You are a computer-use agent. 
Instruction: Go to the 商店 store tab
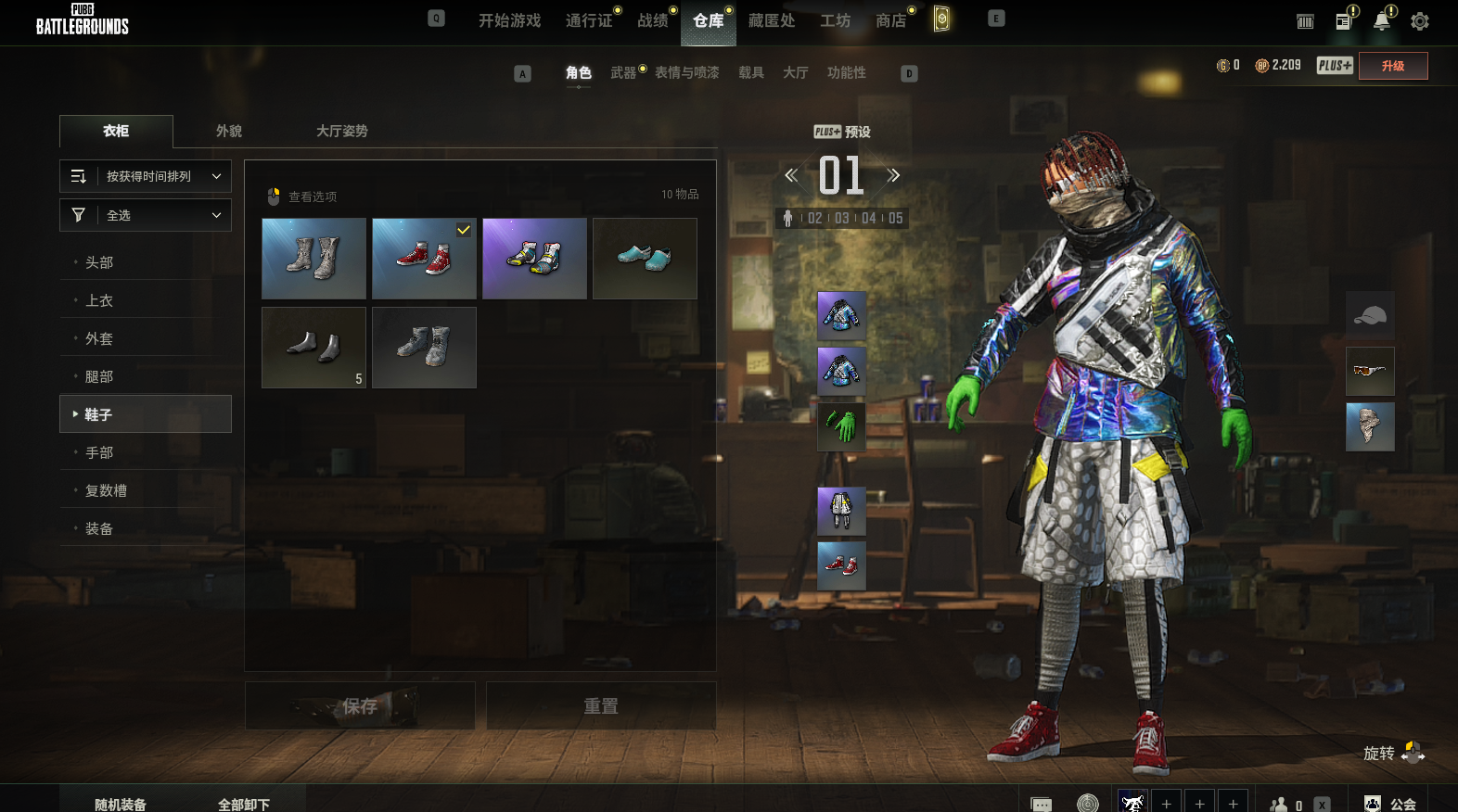pyautogui.click(x=890, y=20)
